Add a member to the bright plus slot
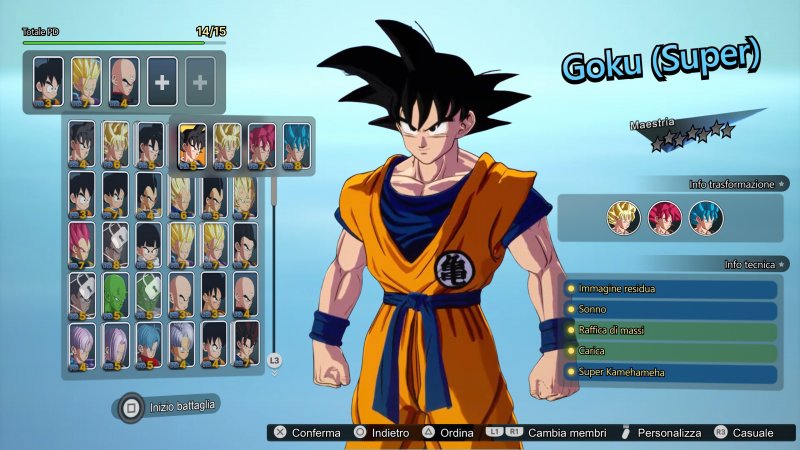Screen dimensions: 800x450 pos(162,81)
